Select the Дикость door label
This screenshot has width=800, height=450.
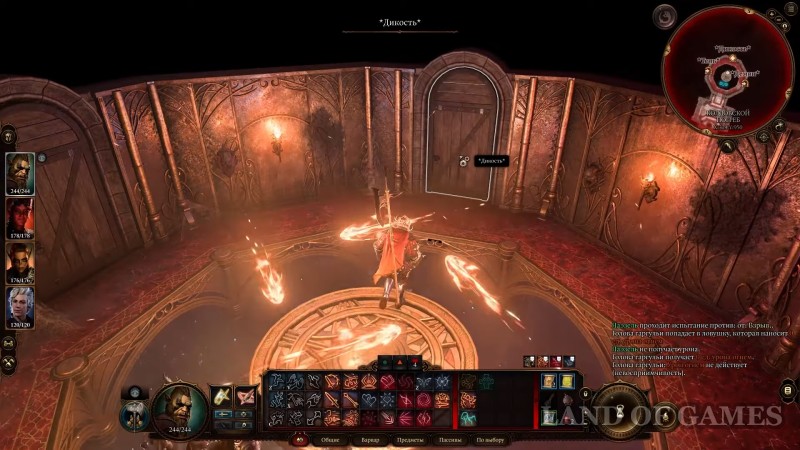(x=490, y=160)
